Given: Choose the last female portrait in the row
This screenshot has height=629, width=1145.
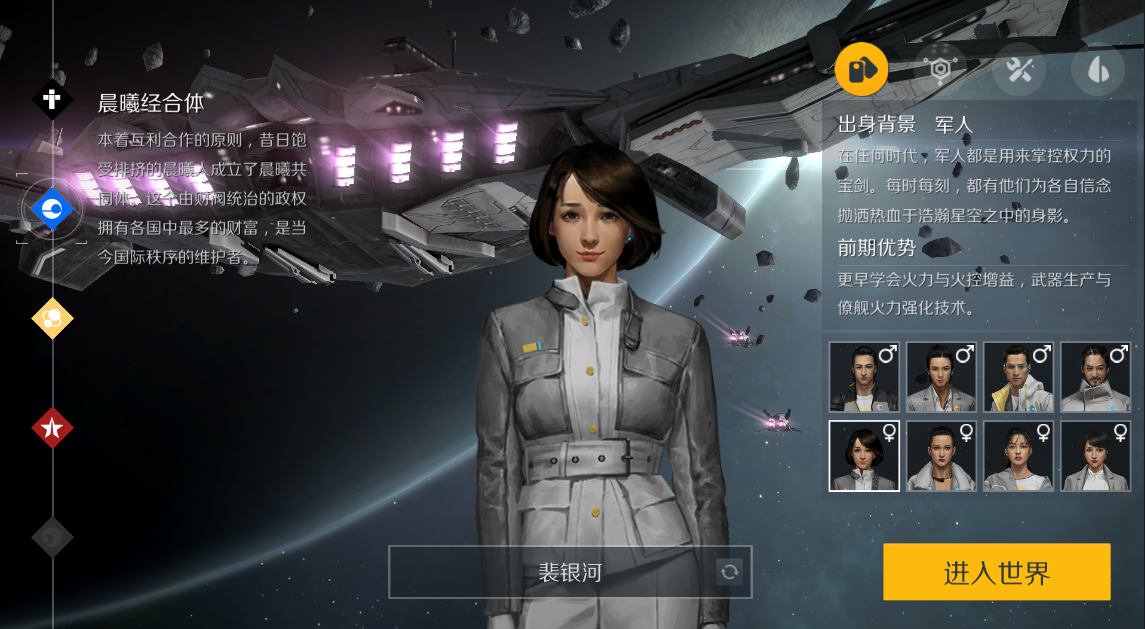Looking at the screenshot, I should (1095, 456).
